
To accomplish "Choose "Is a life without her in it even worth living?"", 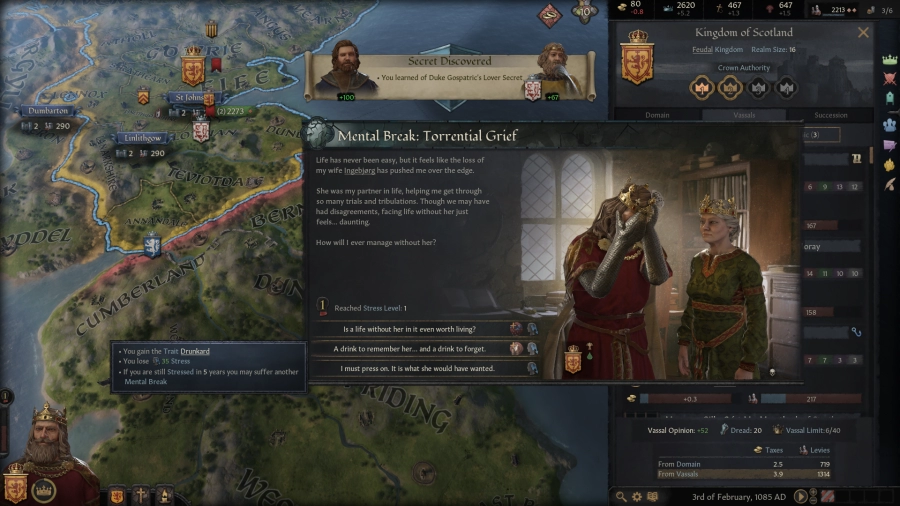I will (410, 328).
